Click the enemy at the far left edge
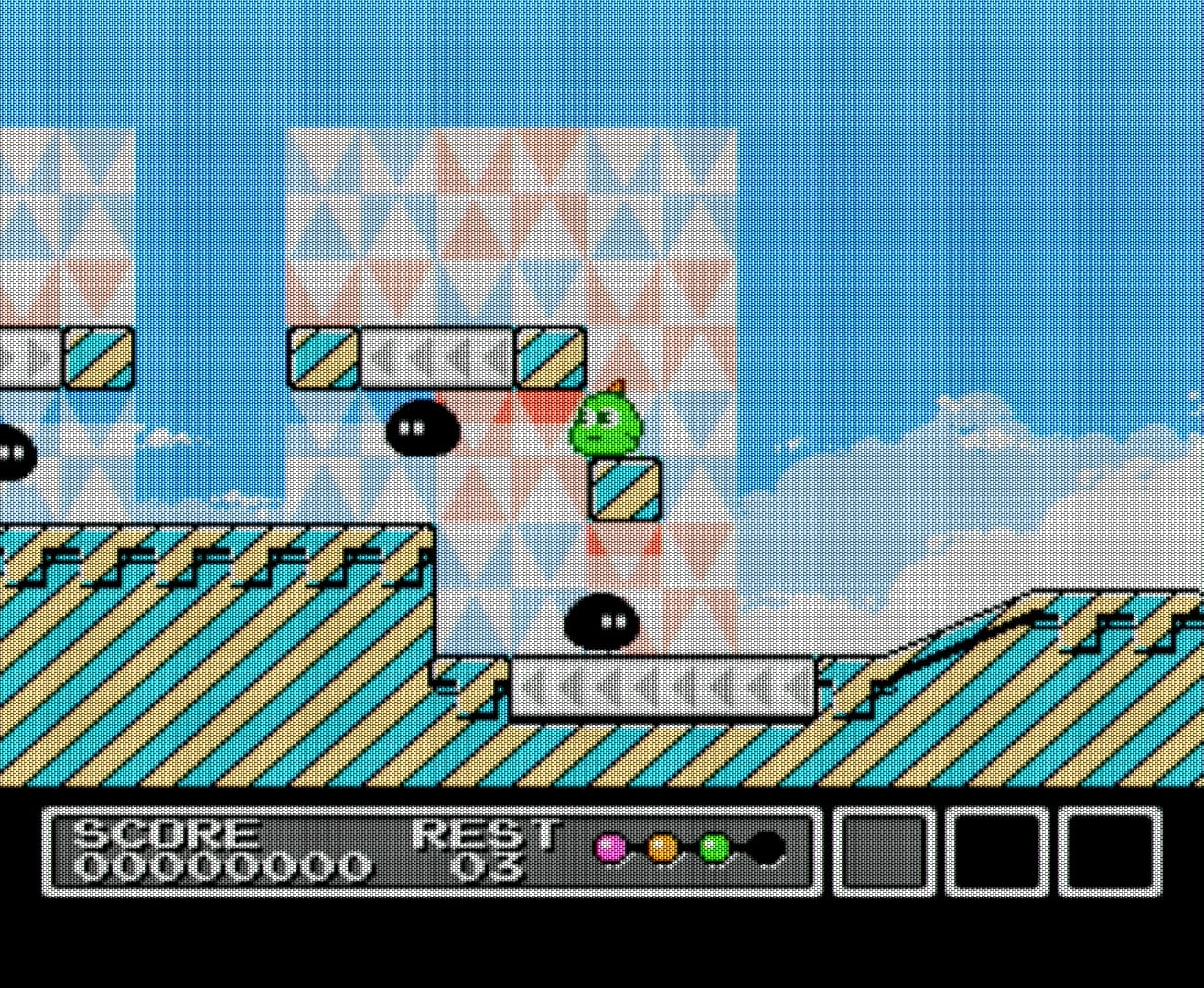Viewport: 1204px width, 988px height. [9, 453]
